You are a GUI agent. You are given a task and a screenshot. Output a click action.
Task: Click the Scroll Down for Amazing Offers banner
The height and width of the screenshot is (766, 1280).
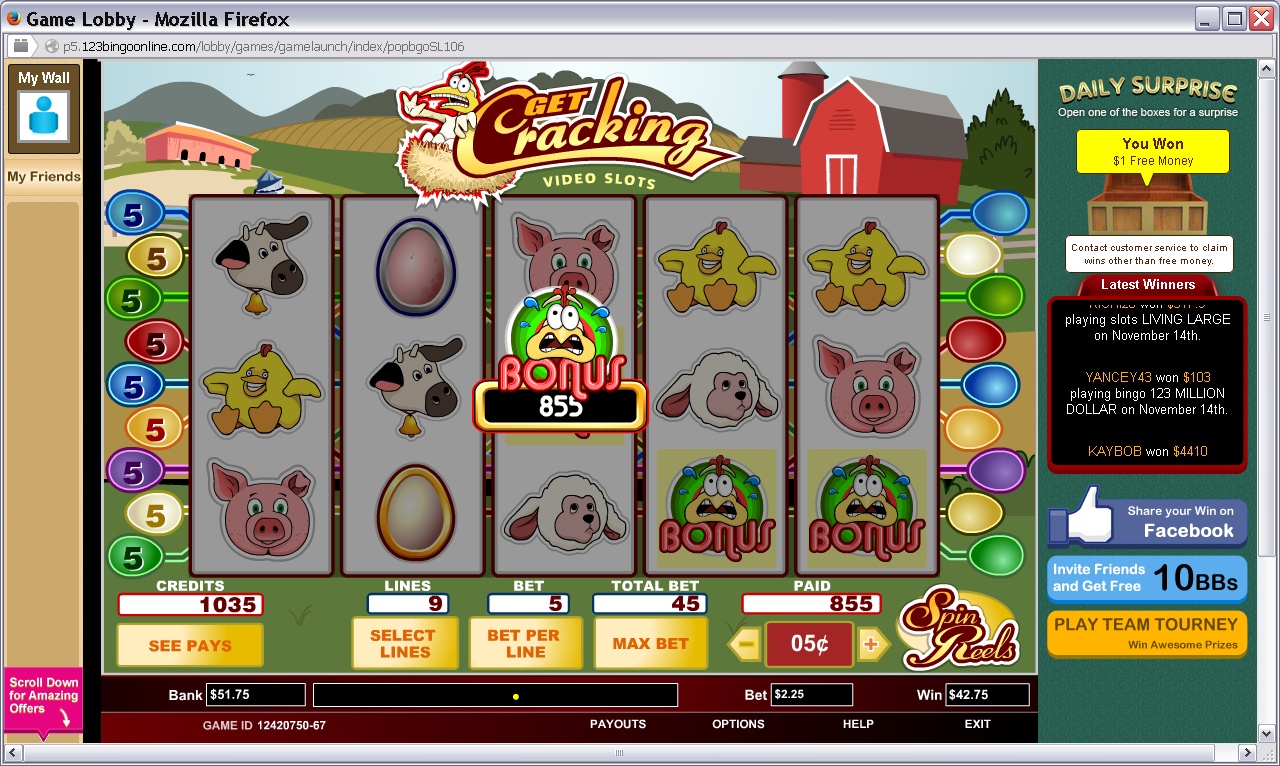pos(44,700)
